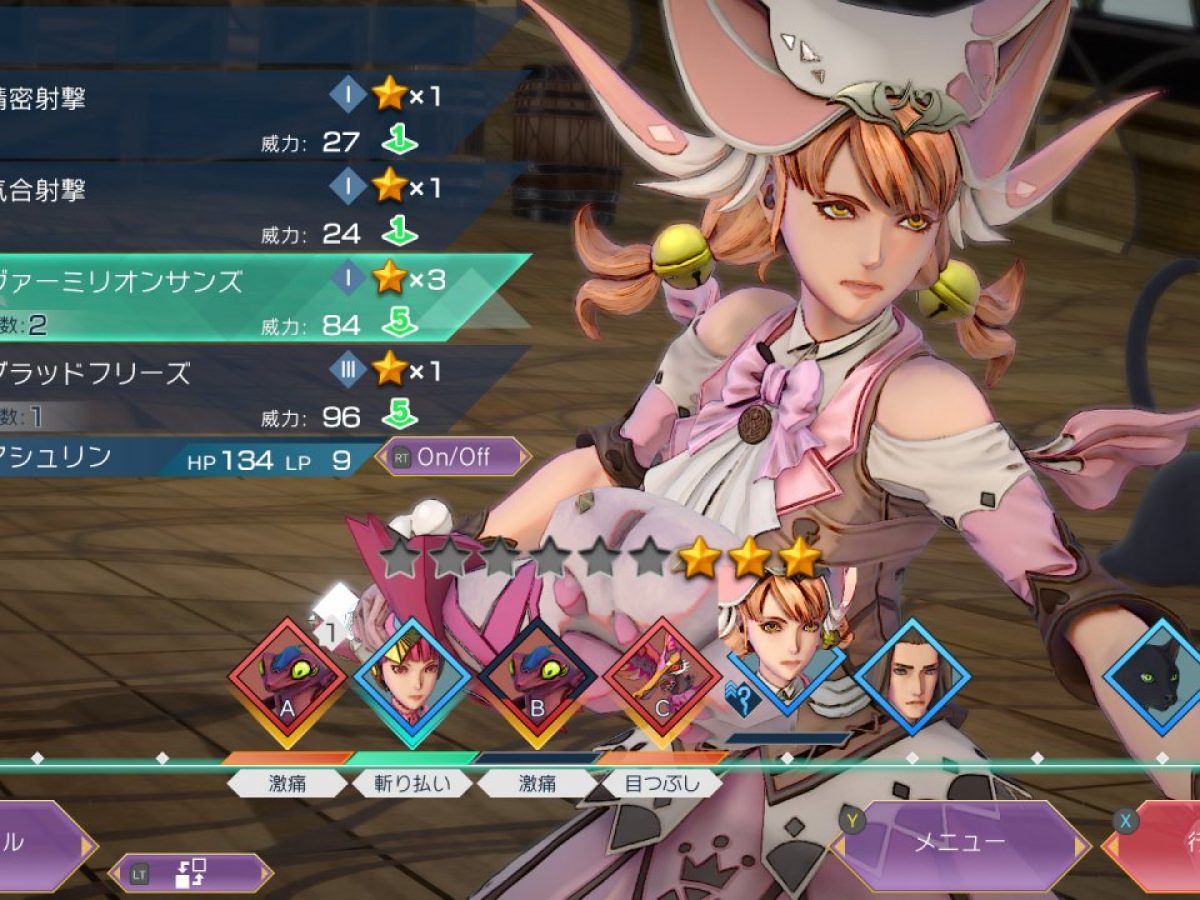Choose the dark-haired man's timeline portrait
The image size is (1200, 900).
coord(911,682)
